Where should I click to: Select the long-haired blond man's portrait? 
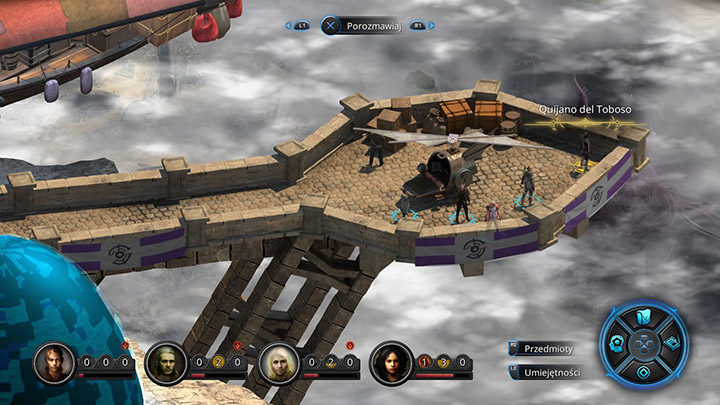(x=165, y=363)
